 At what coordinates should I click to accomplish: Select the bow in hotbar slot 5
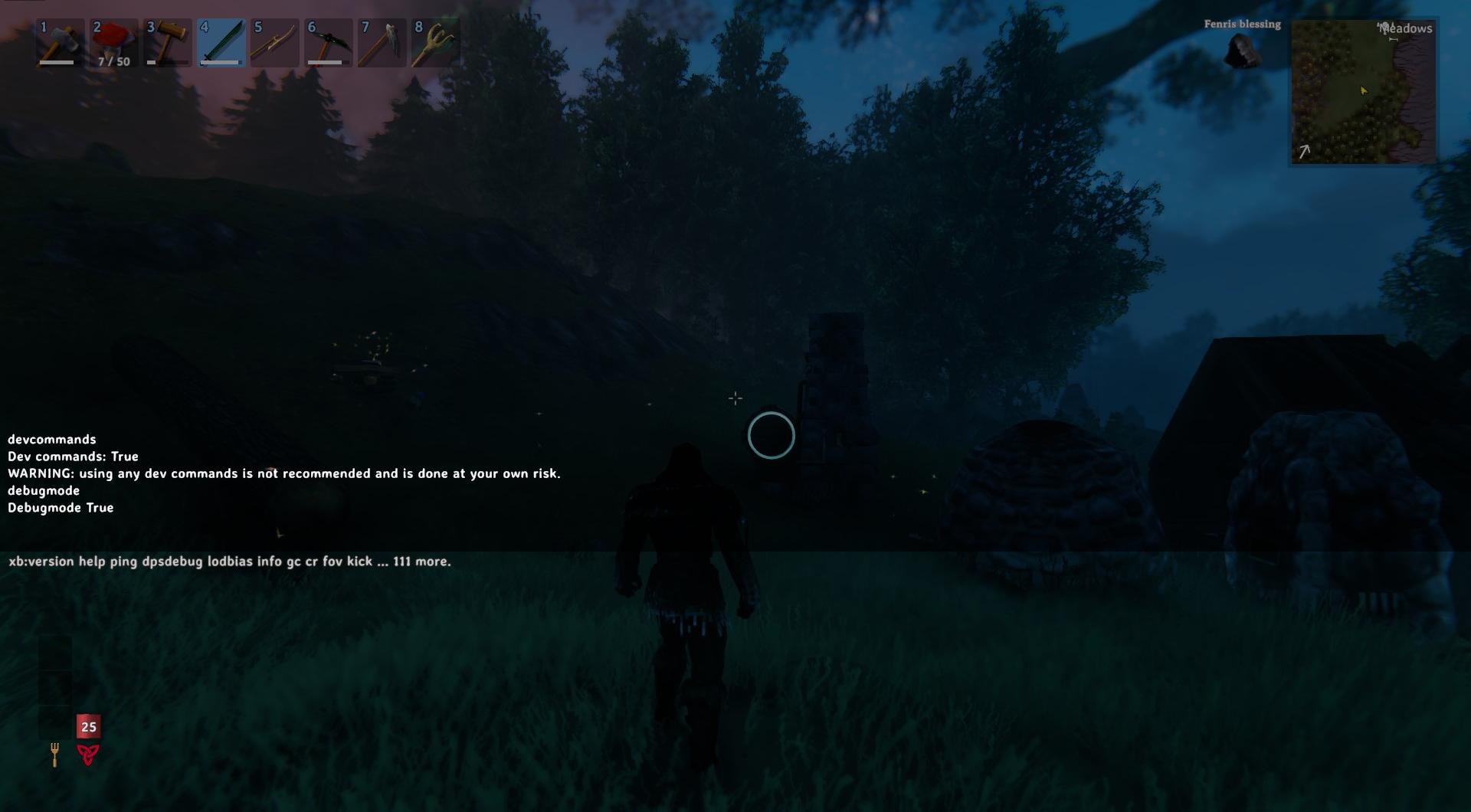pyautogui.click(x=274, y=42)
